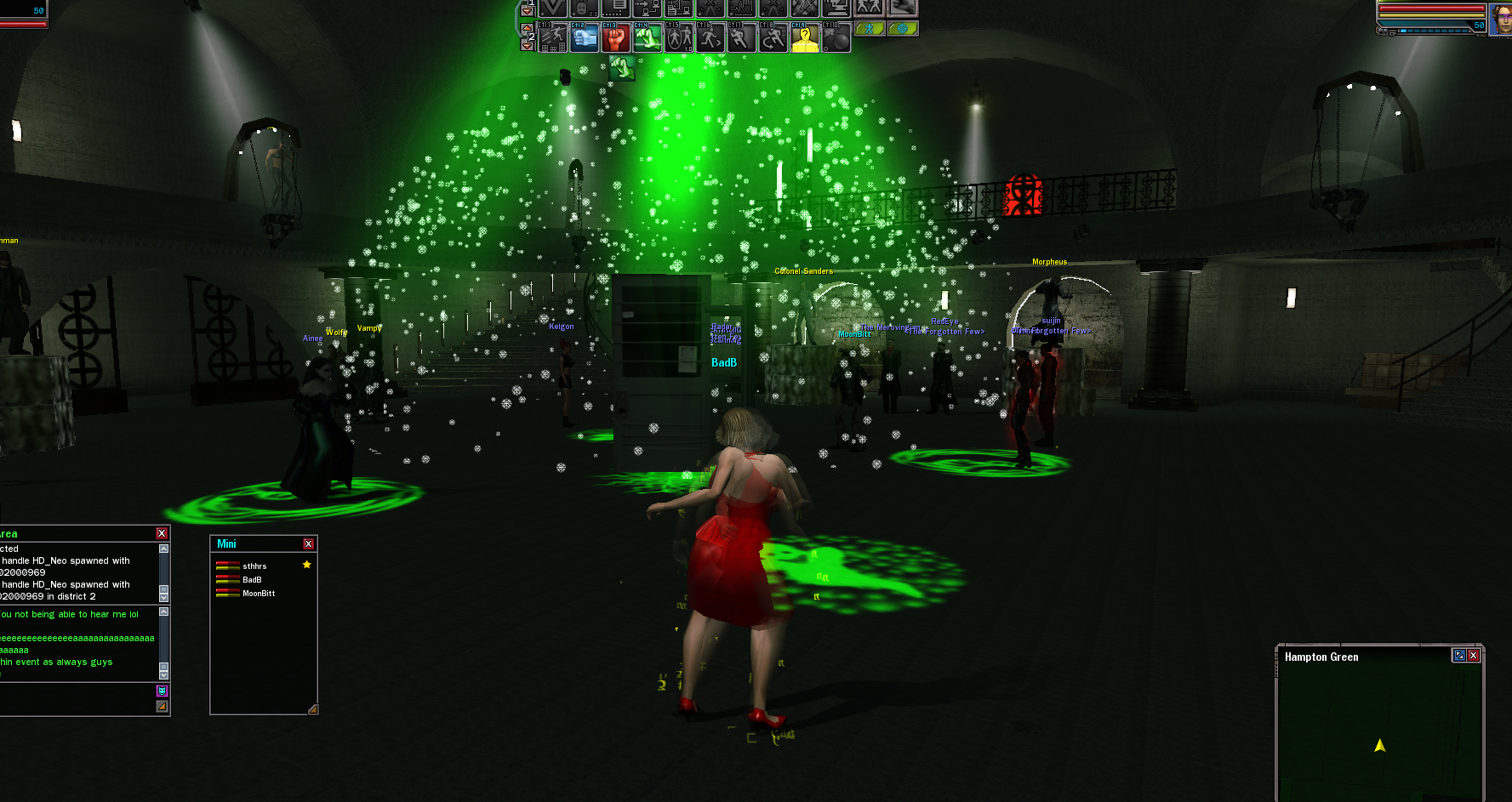
Task: Select the yellow question-mark figure ability
Action: [804, 38]
